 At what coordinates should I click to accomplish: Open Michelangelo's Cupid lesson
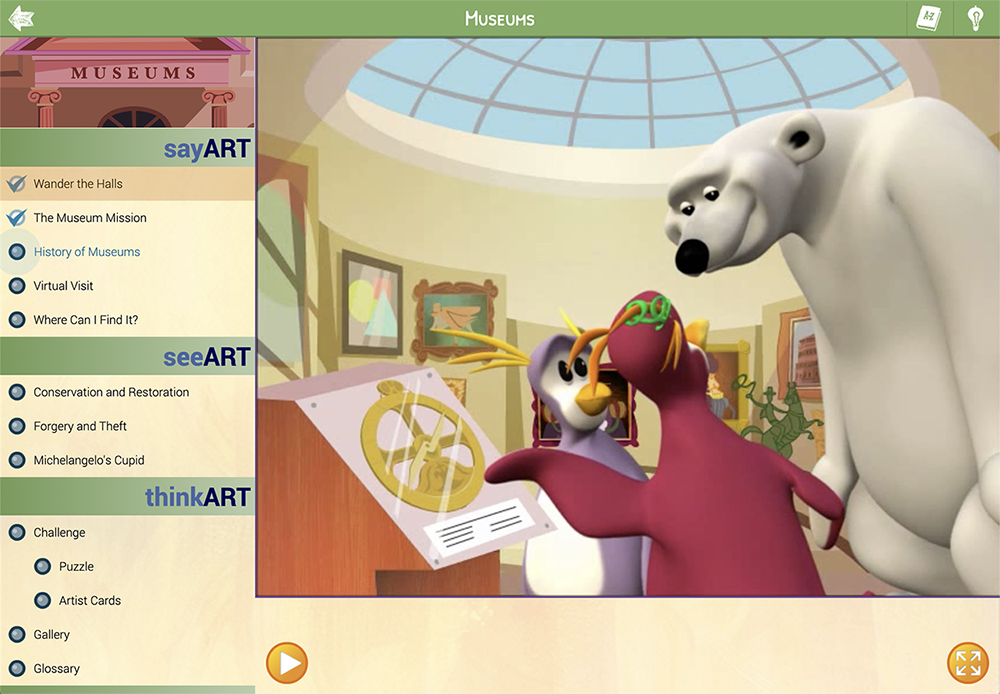(x=89, y=460)
